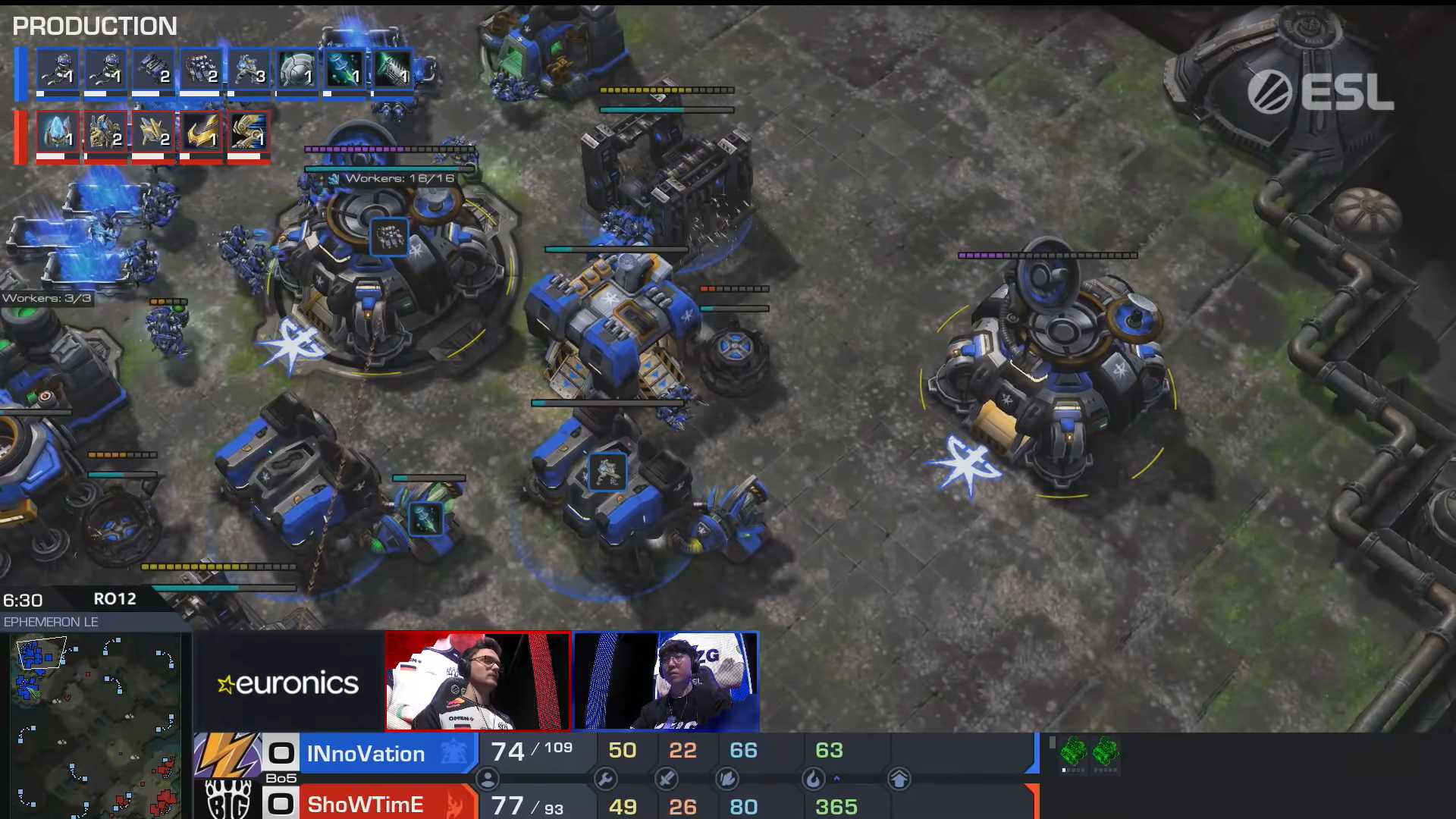1456x819 pixels.
Task: Click the gray sphere upgrade icon
Action: point(297,71)
